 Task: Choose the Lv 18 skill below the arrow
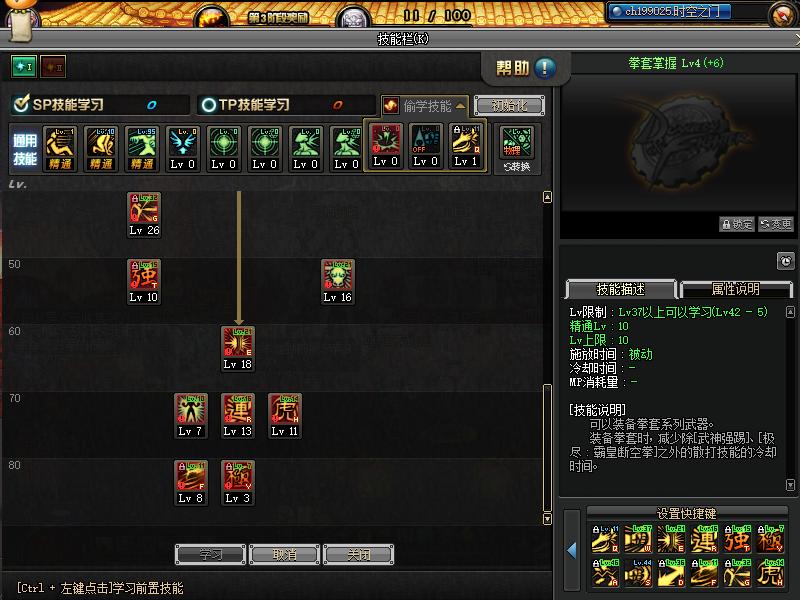pos(238,342)
